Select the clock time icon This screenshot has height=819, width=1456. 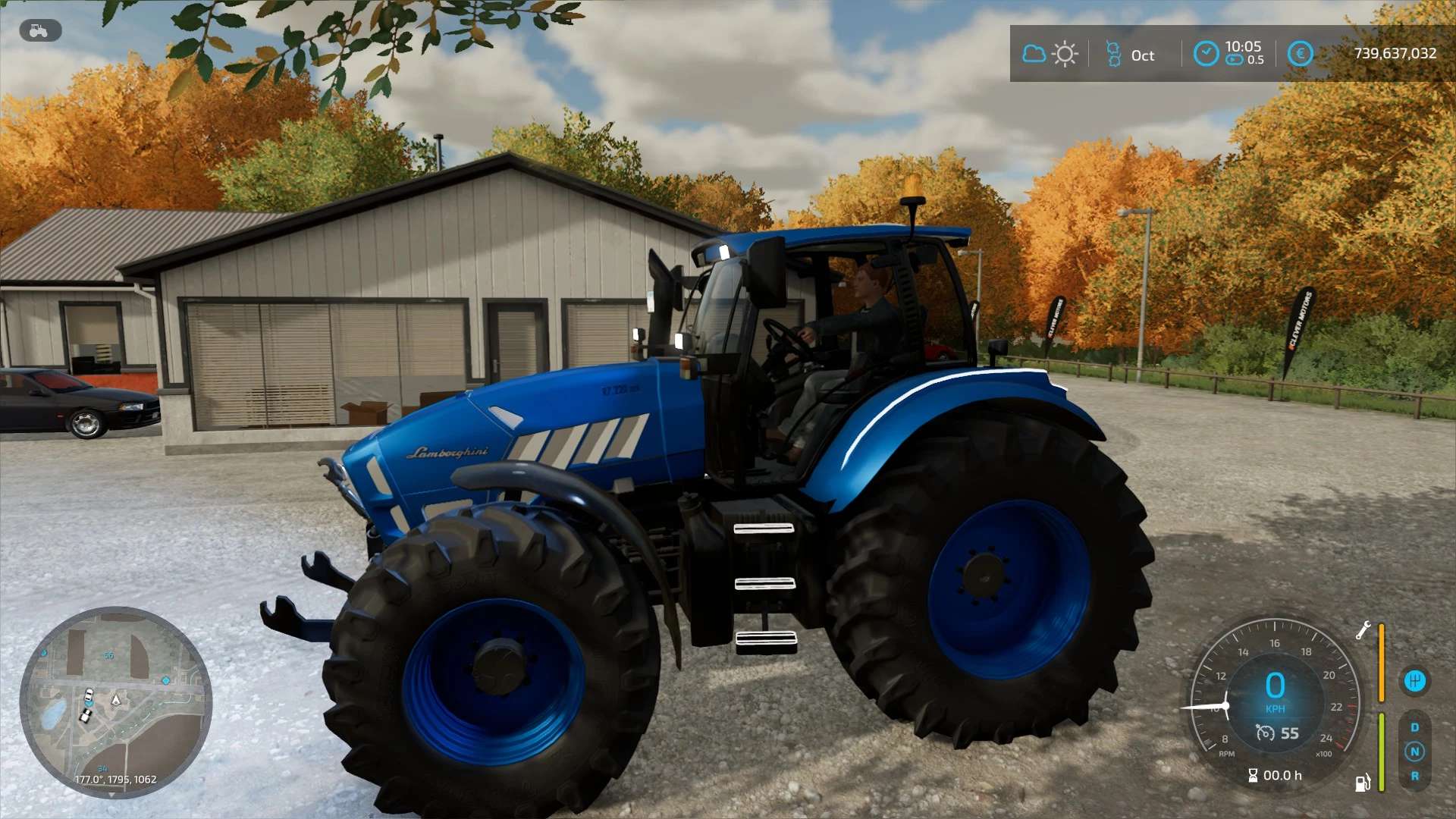1205,54
